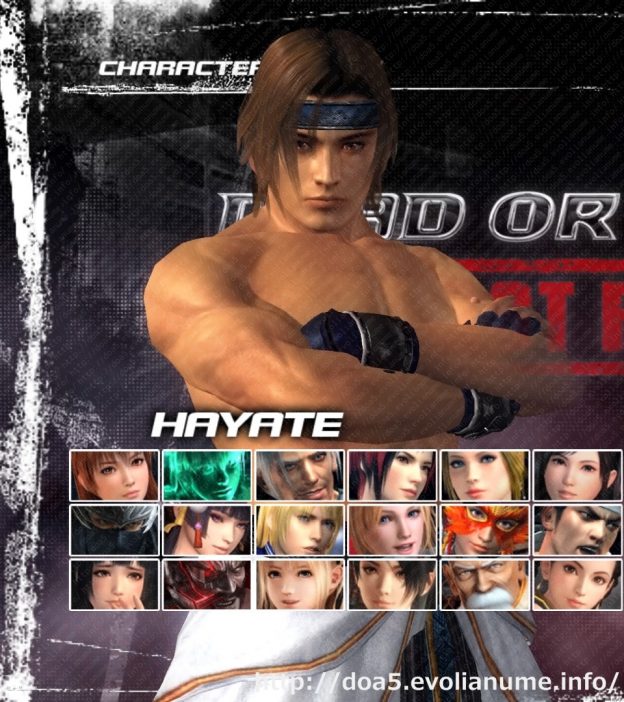Select the white-bearded old man portrait
Viewport: 624px width, 702px height.
[486, 584]
